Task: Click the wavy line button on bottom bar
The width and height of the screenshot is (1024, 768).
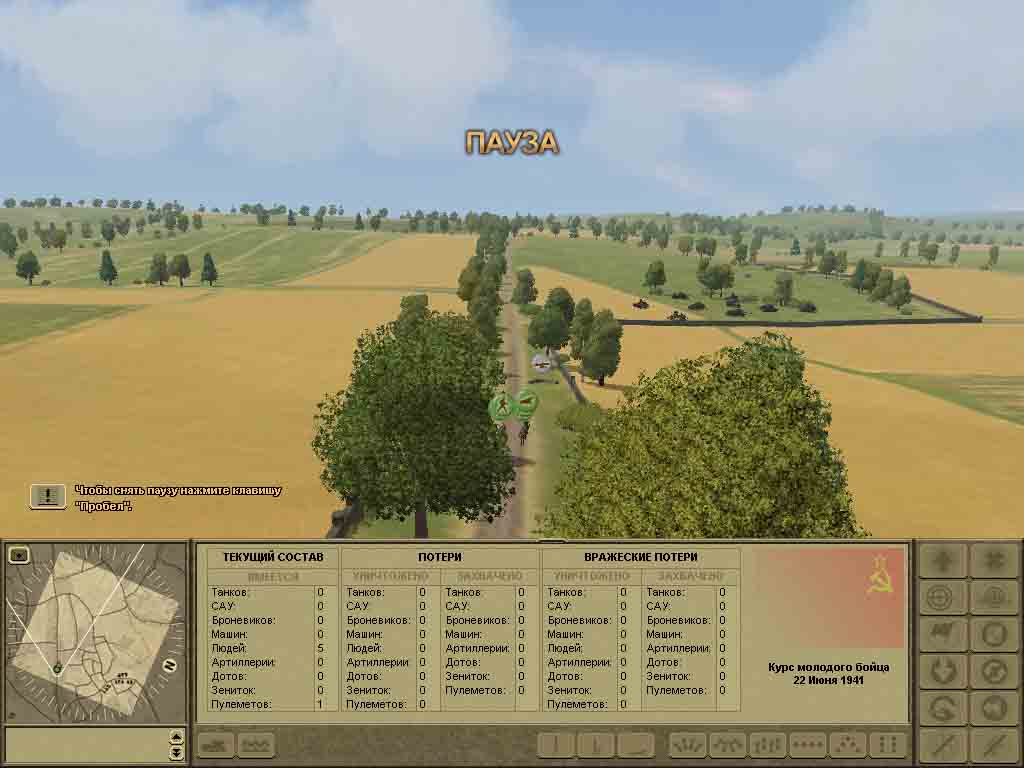Action: point(257,745)
